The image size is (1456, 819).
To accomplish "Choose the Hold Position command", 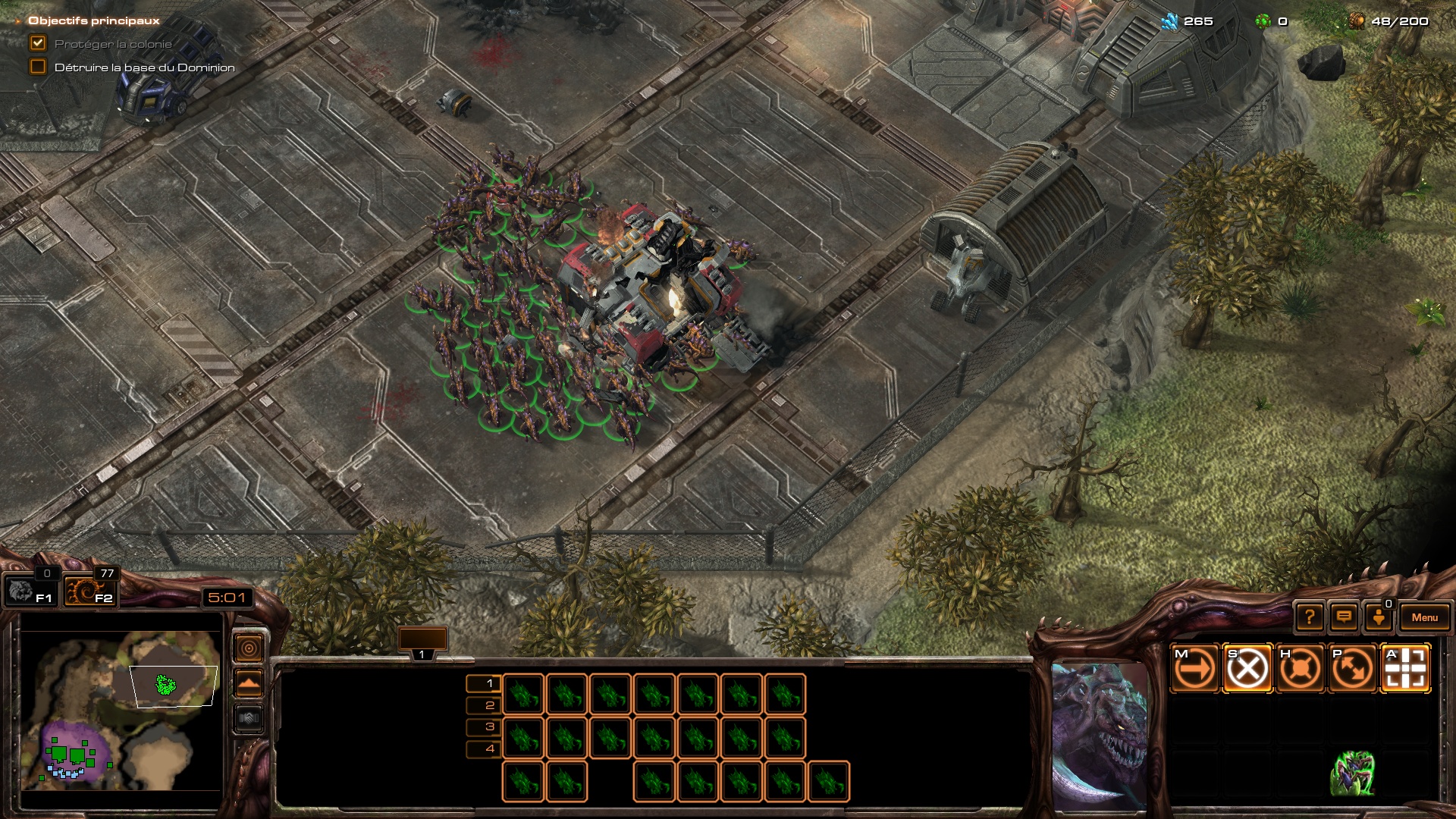I will click(x=1300, y=669).
